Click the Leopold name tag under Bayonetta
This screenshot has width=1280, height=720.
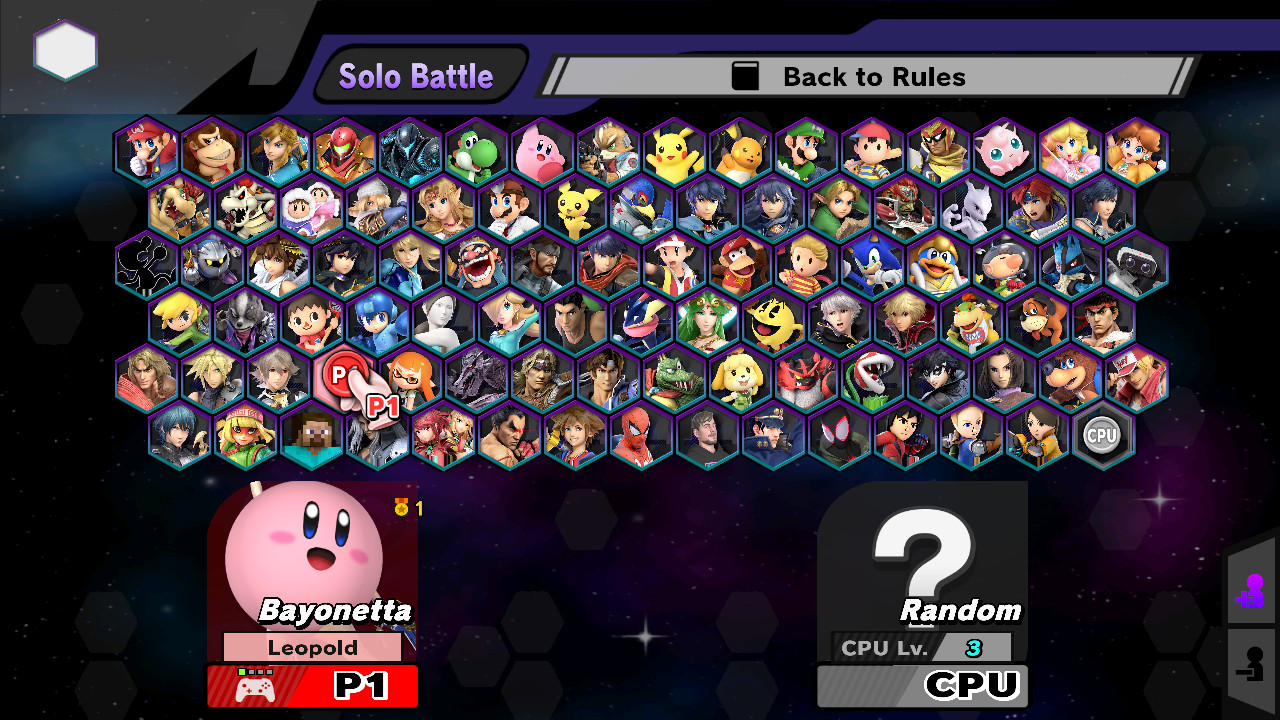pyautogui.click(x=313, y=647)
